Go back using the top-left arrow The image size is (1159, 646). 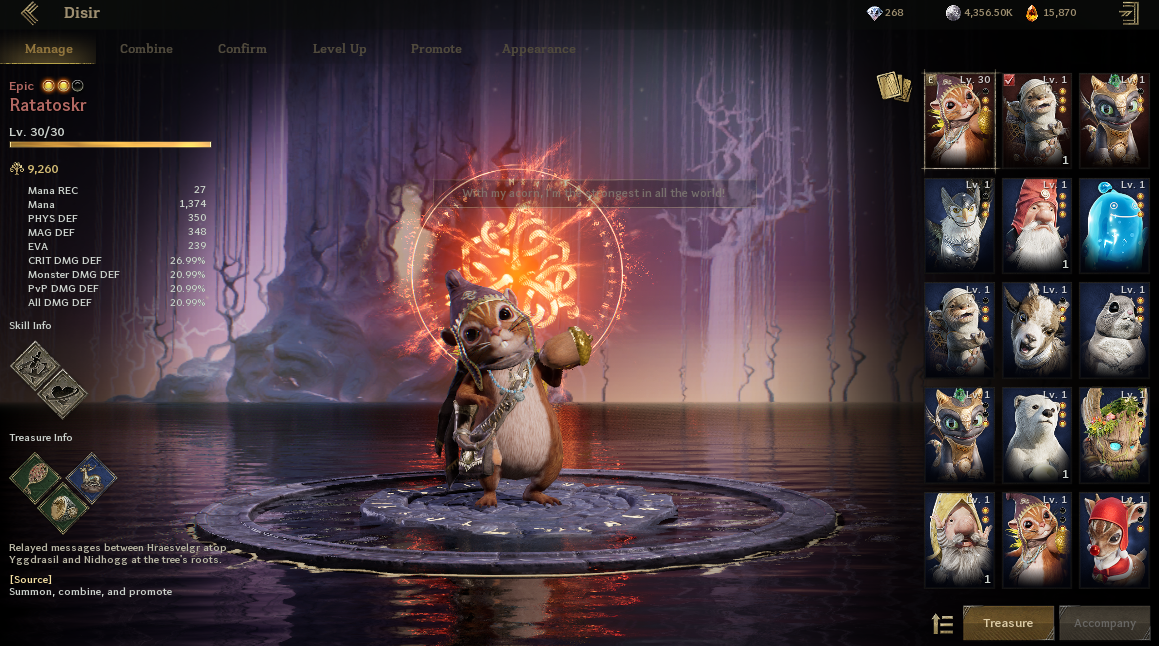(30, 14)
